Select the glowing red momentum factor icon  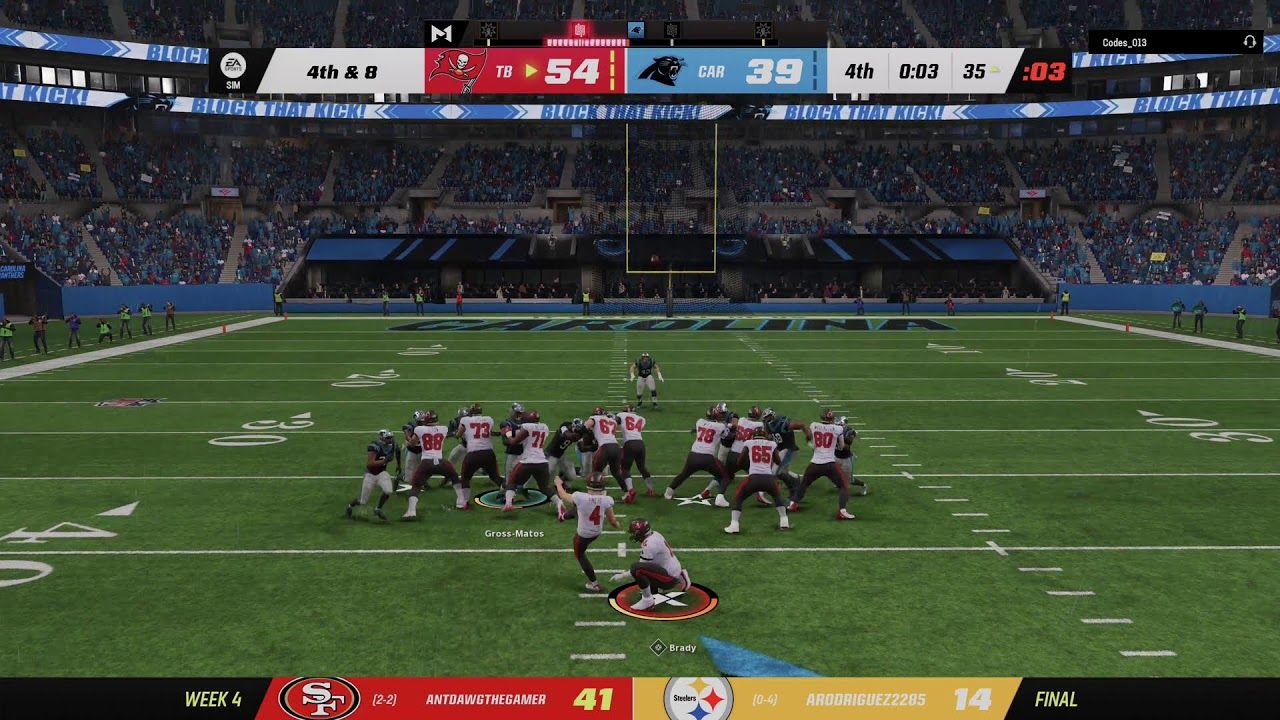(x=580, y=31)
